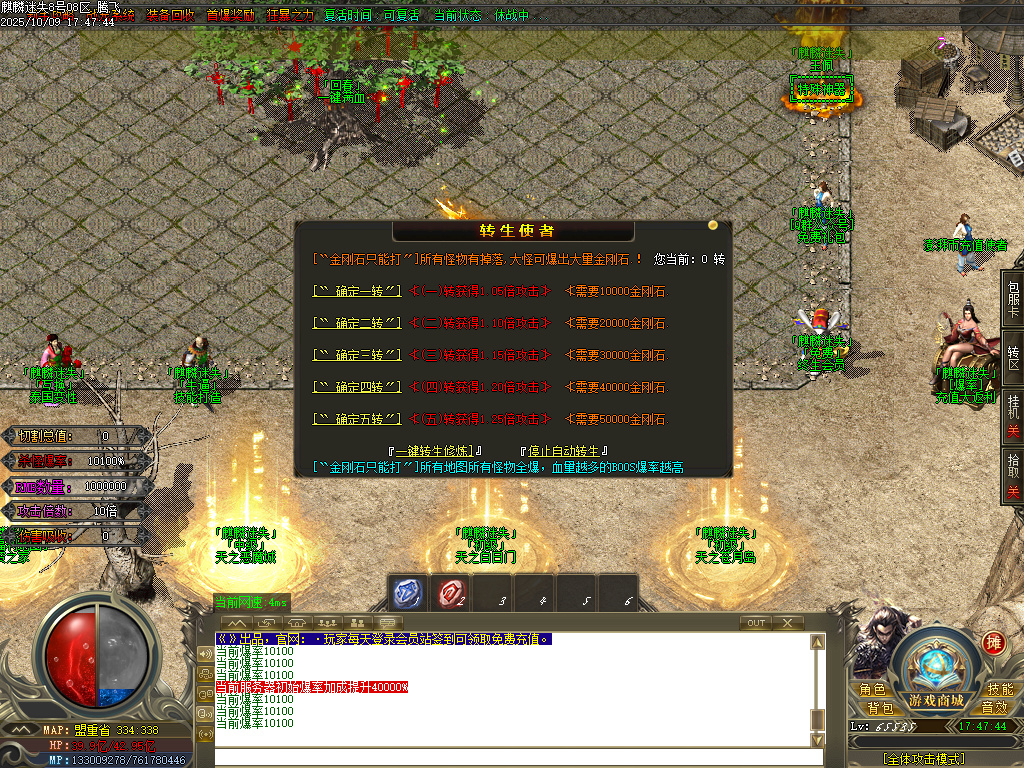
Task: Confirm the first rebirth (确定一转)
Action: pyautogui.click(x=357, y=292)
